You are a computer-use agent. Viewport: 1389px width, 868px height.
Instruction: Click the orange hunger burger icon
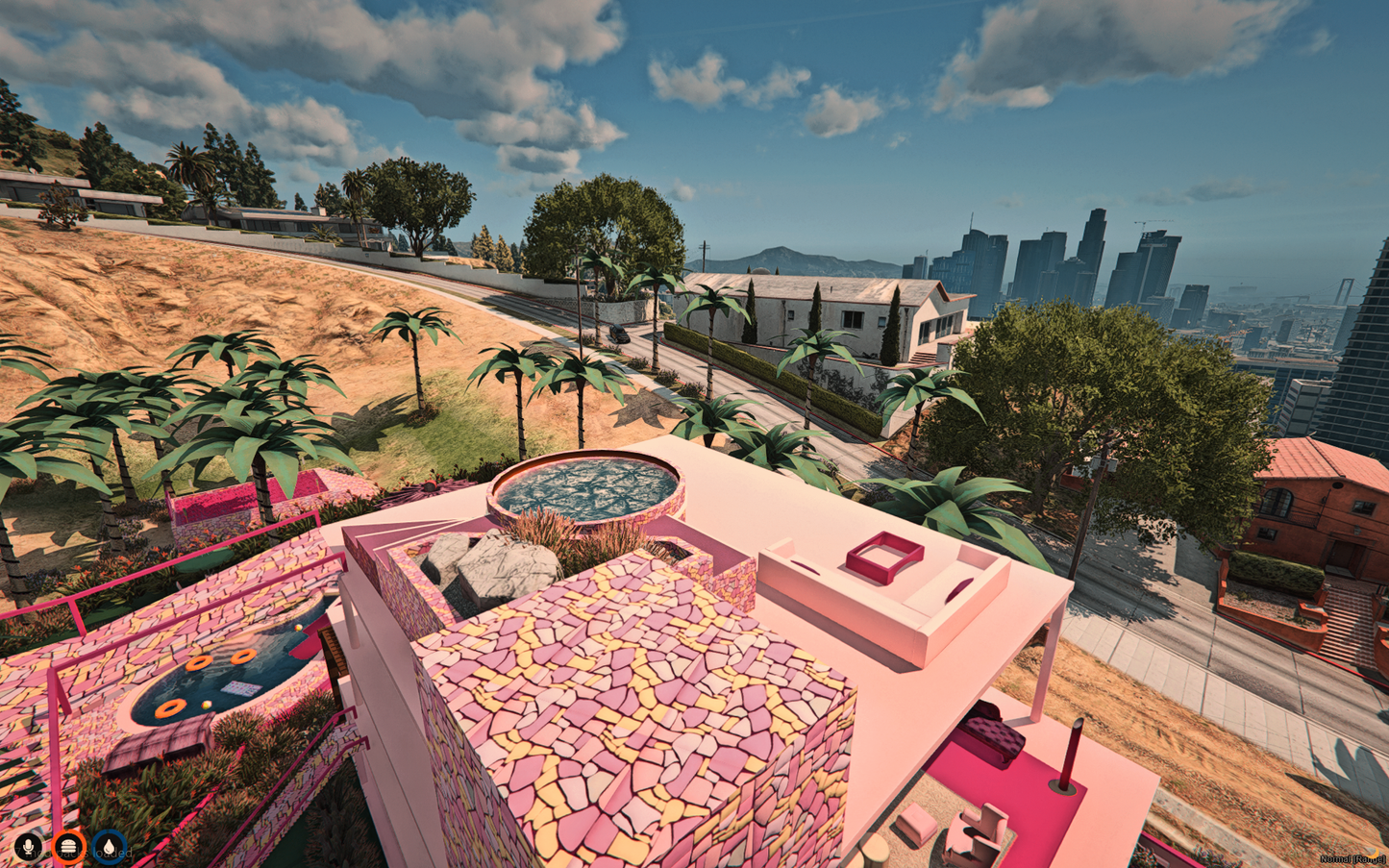pos(68,847)
